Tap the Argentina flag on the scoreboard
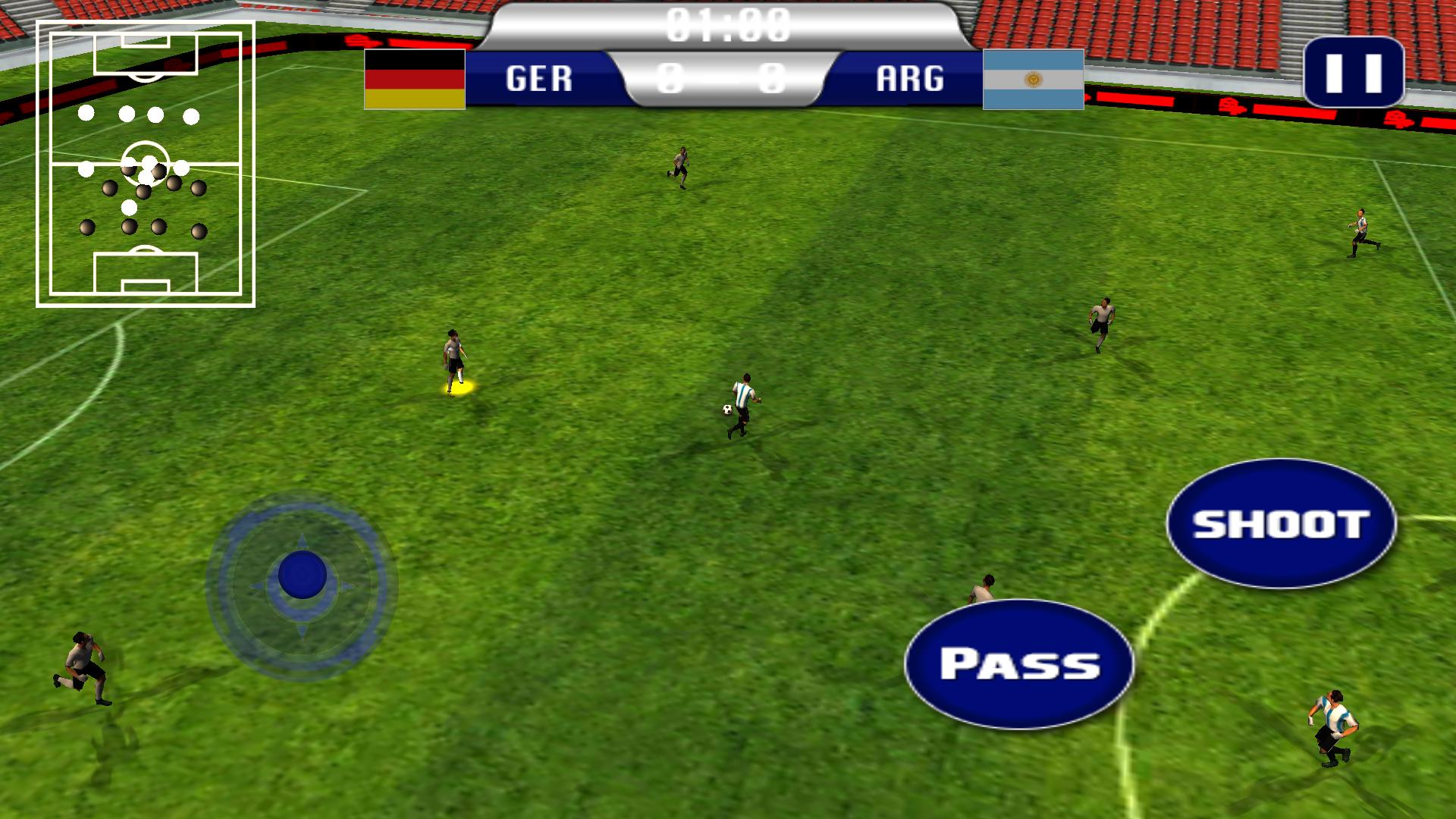The image size is (1456, 819). tap(1034, 80)
